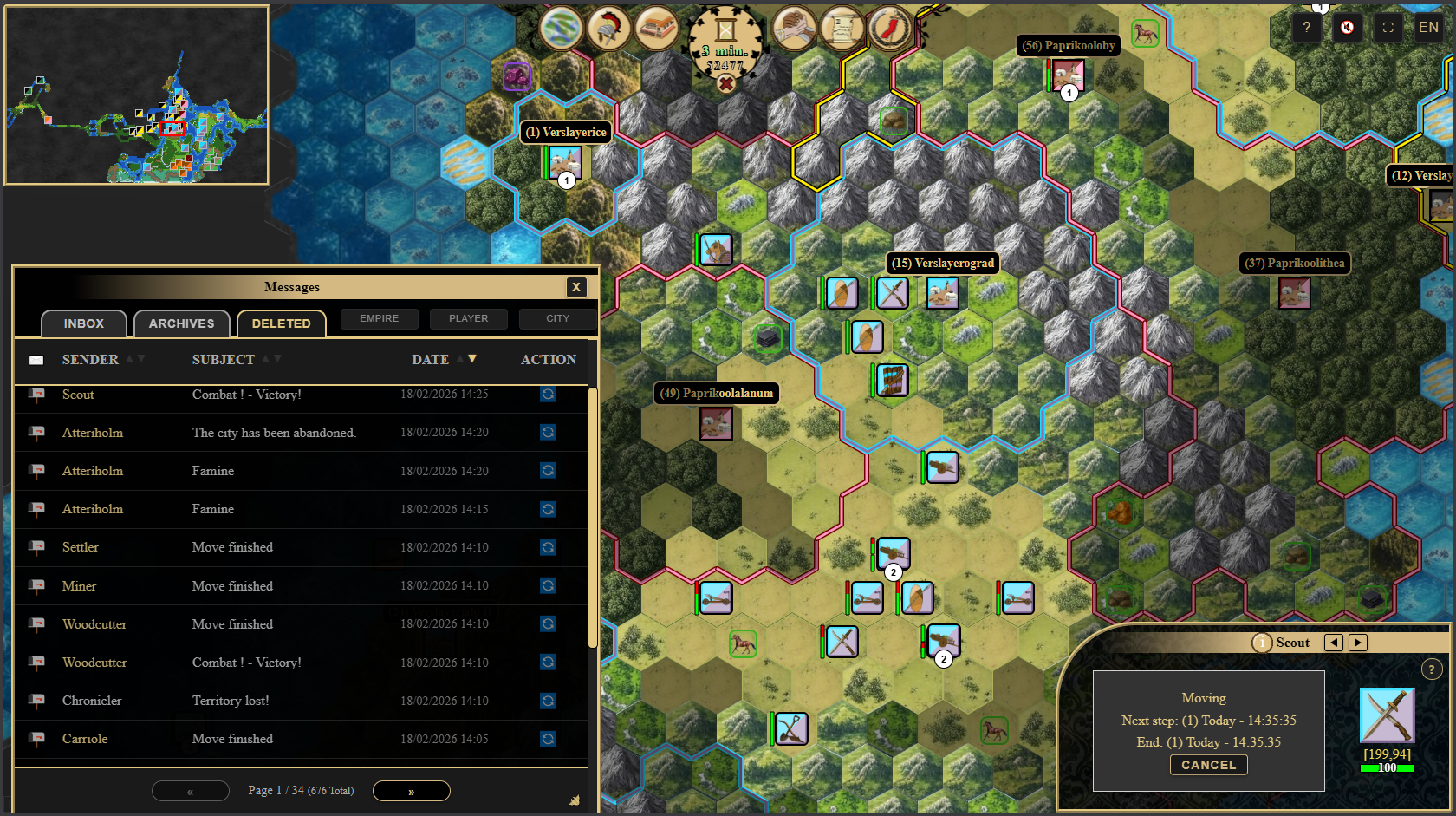
Task: Open the building cities menu
Action: click(656, 28)
